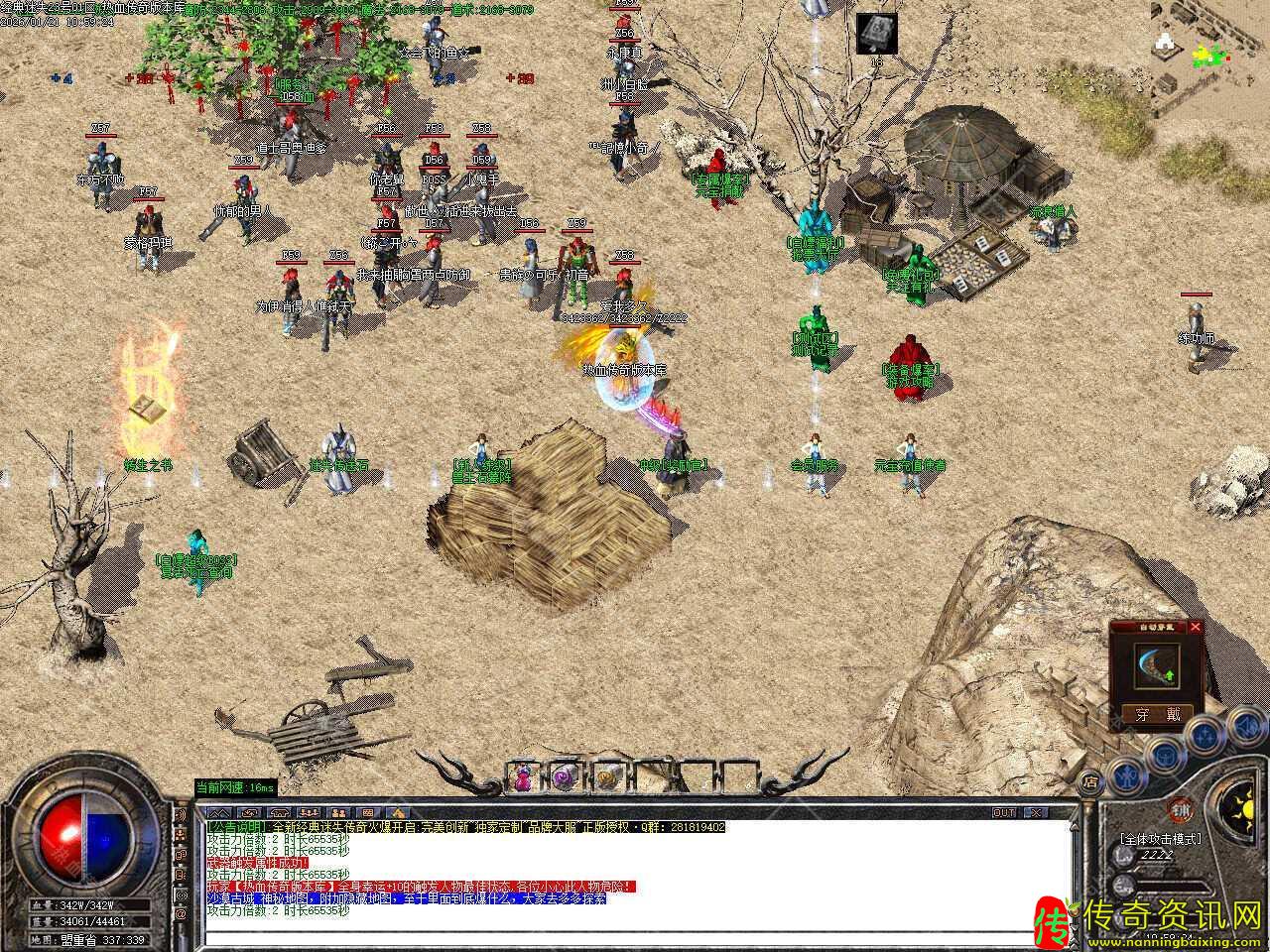Click the X button beside OUT

coord(1035,812)
